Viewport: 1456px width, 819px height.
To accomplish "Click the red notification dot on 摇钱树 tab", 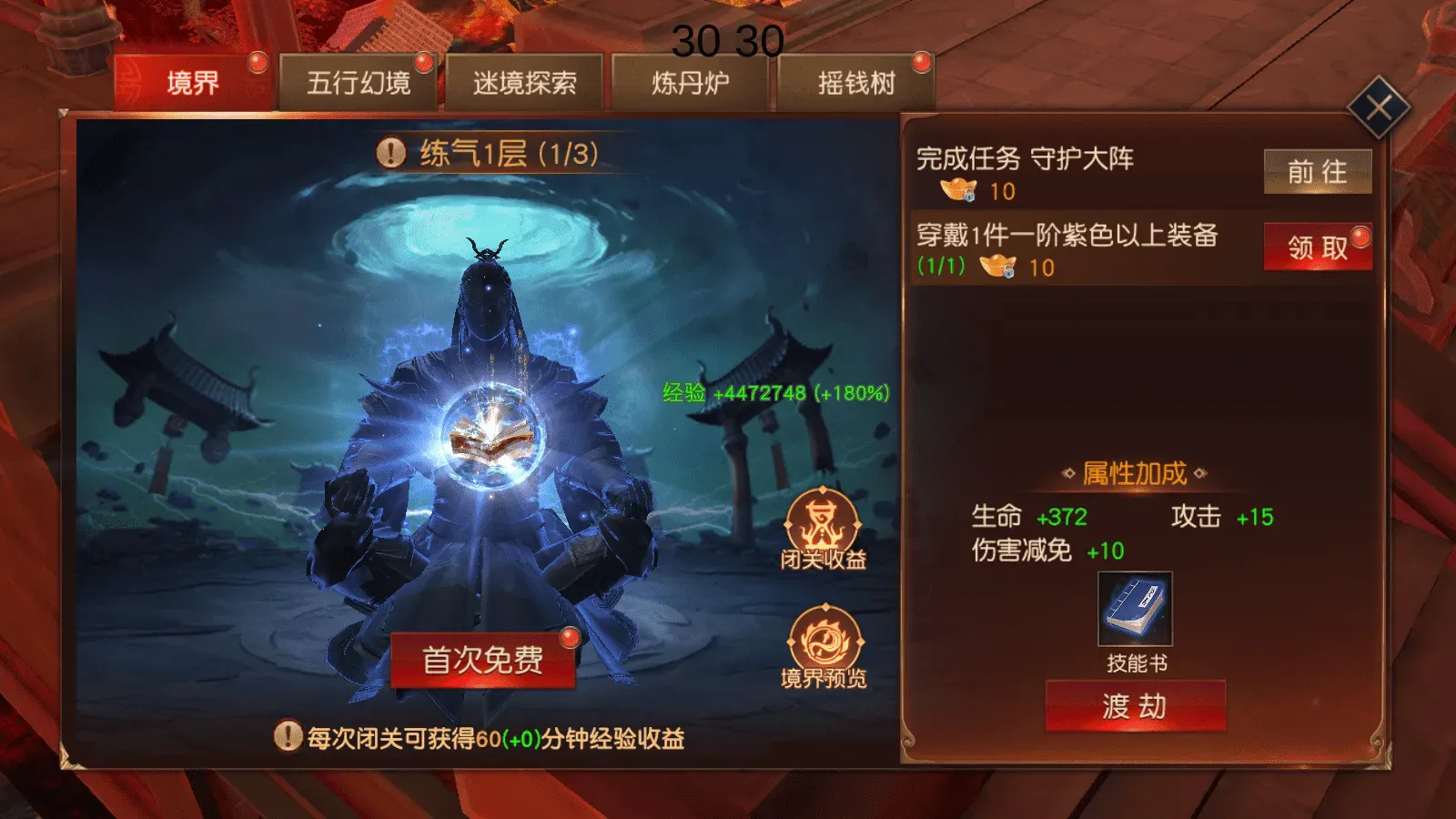I will pos(922,61).
